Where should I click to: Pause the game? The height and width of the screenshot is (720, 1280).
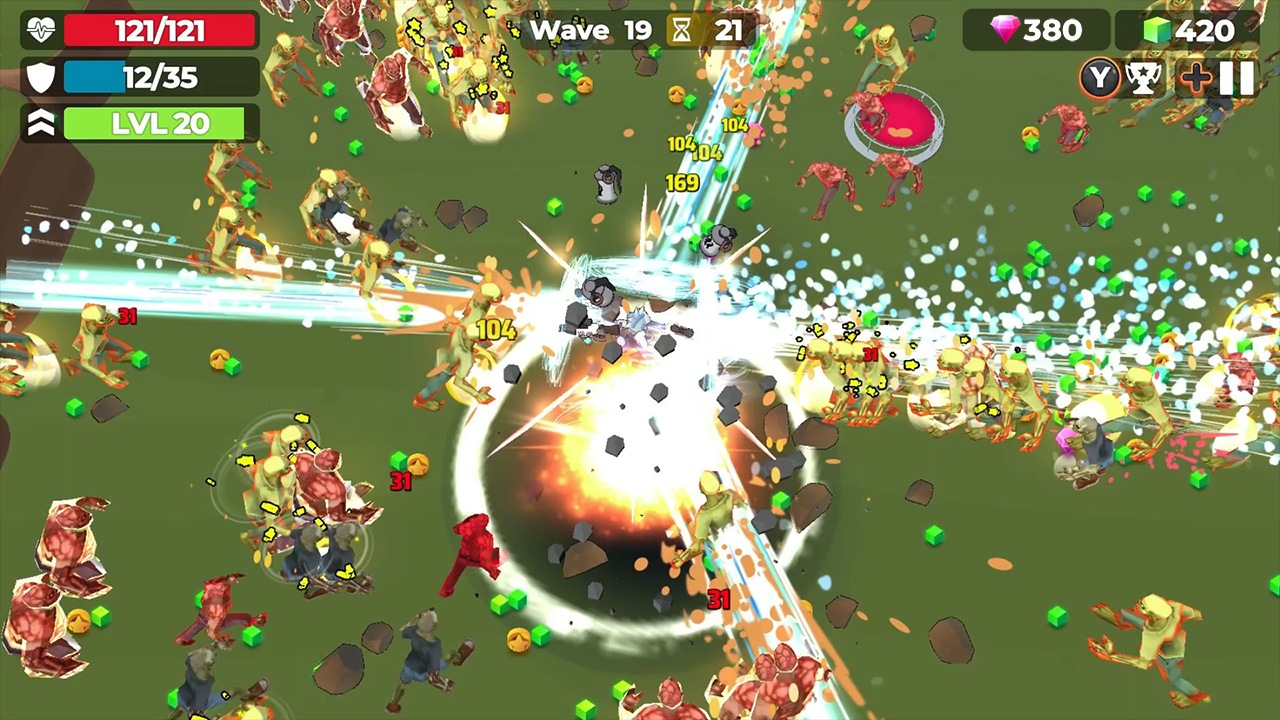pyautogui.click(x=1238, y=78)
